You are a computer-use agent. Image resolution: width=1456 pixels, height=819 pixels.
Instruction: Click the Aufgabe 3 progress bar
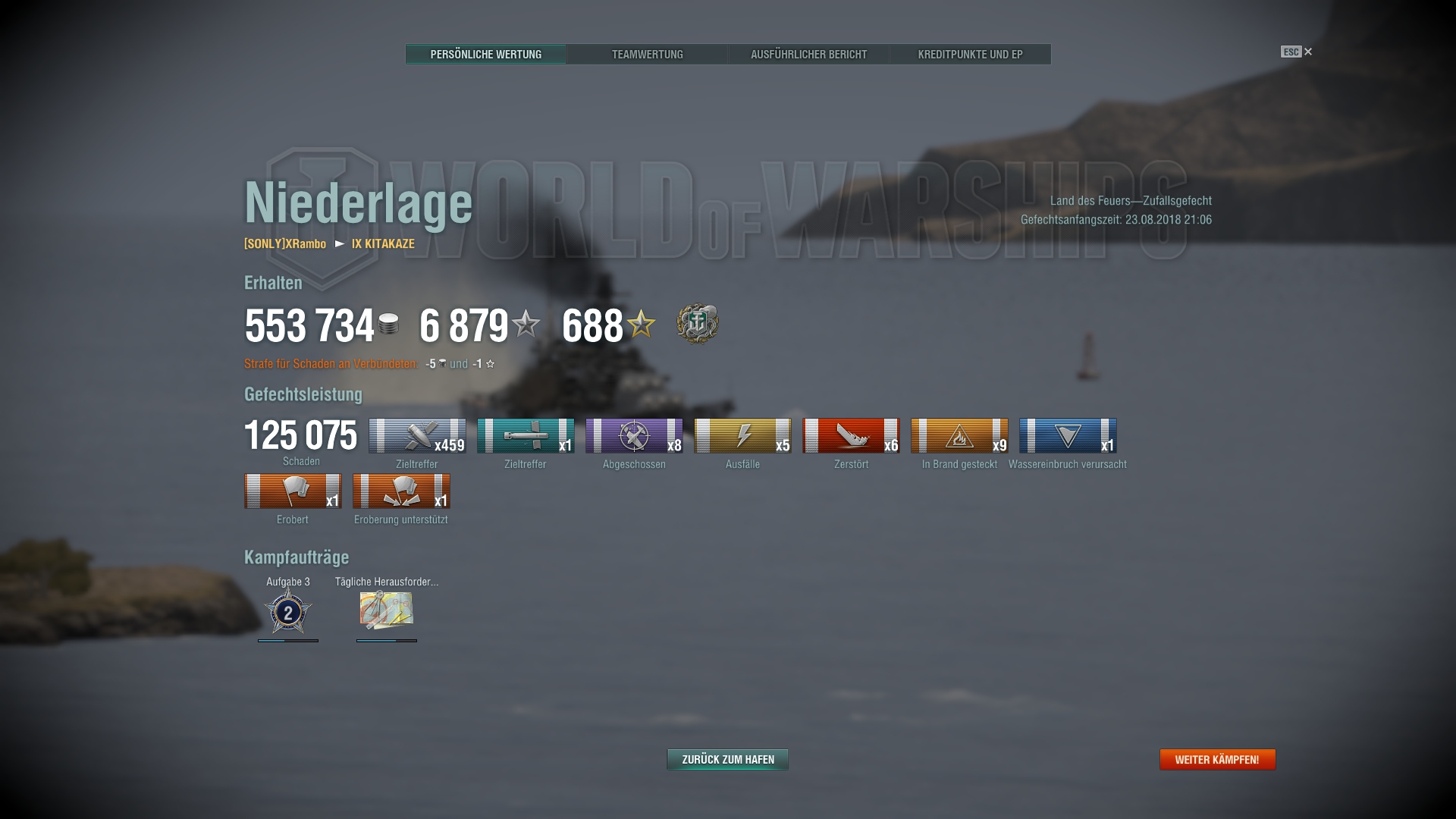point(289,642)
